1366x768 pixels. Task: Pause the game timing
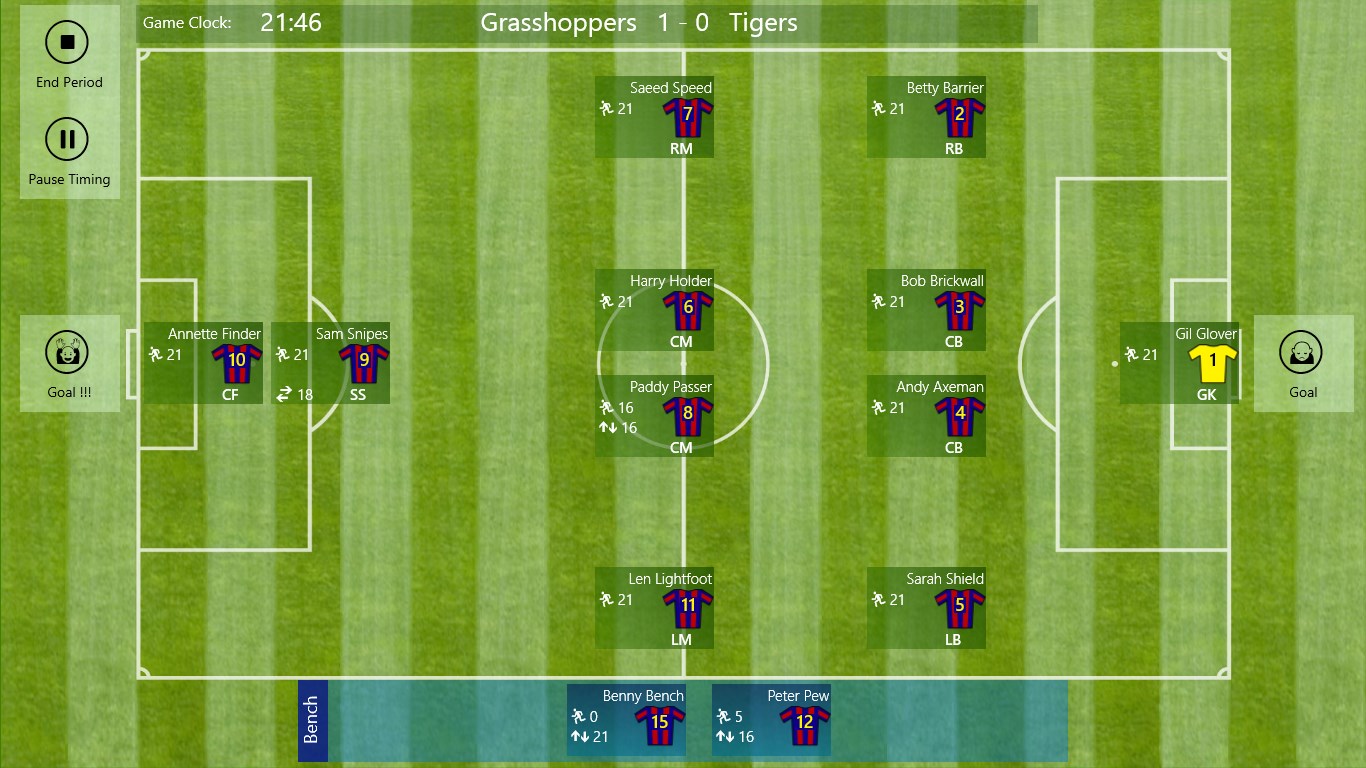click(x=68, y=140)
